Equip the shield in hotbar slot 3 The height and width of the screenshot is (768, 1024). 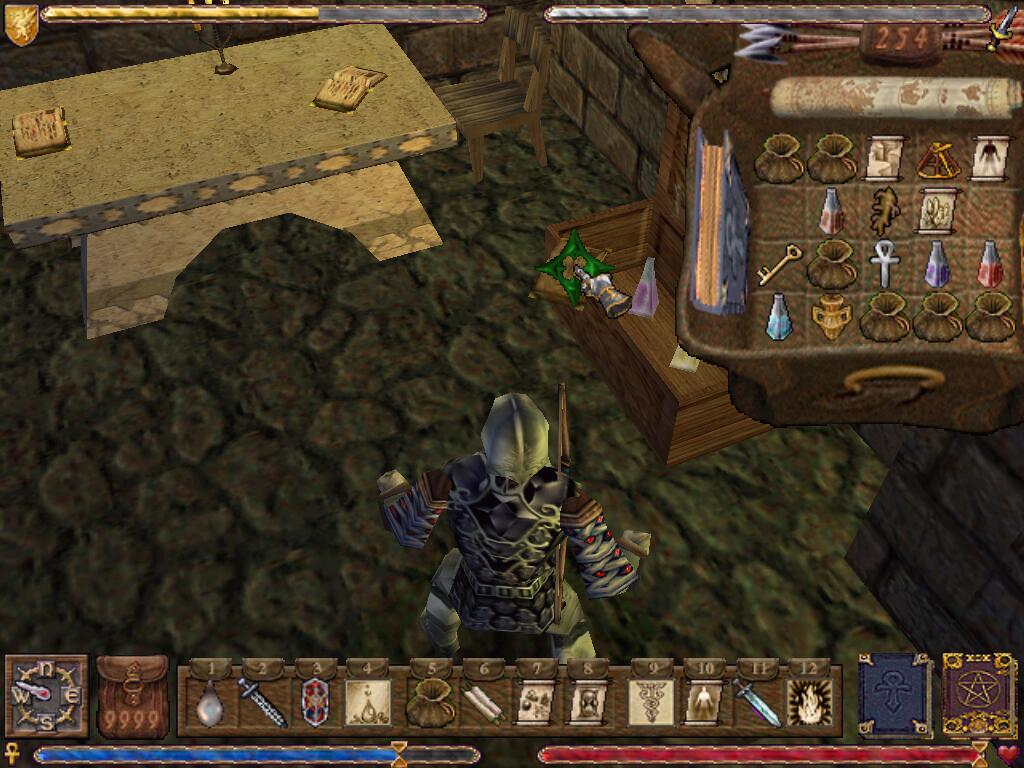coord(315,702)
